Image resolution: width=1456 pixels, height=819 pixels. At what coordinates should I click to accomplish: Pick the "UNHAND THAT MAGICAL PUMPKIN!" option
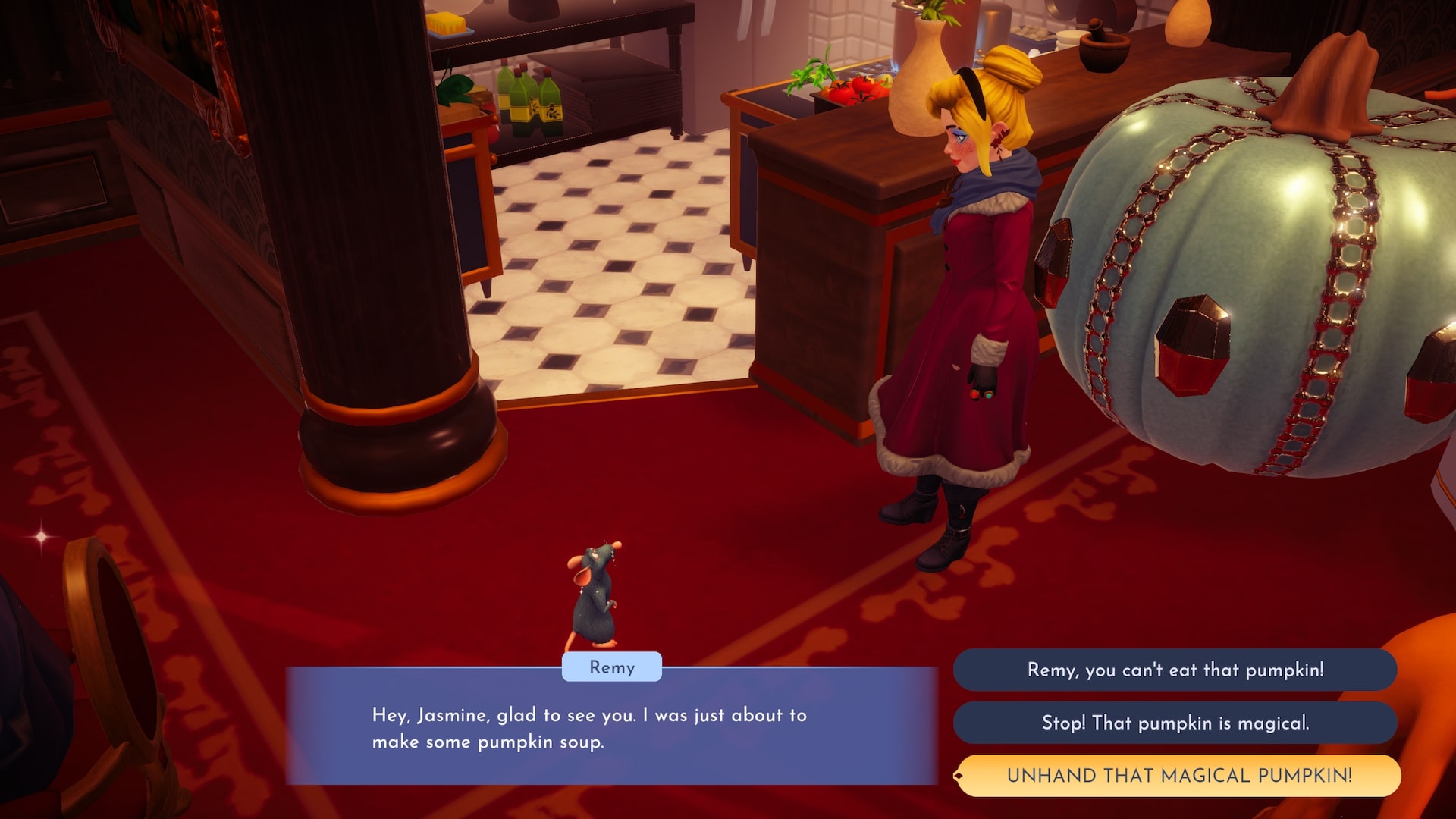[1178, 775]
